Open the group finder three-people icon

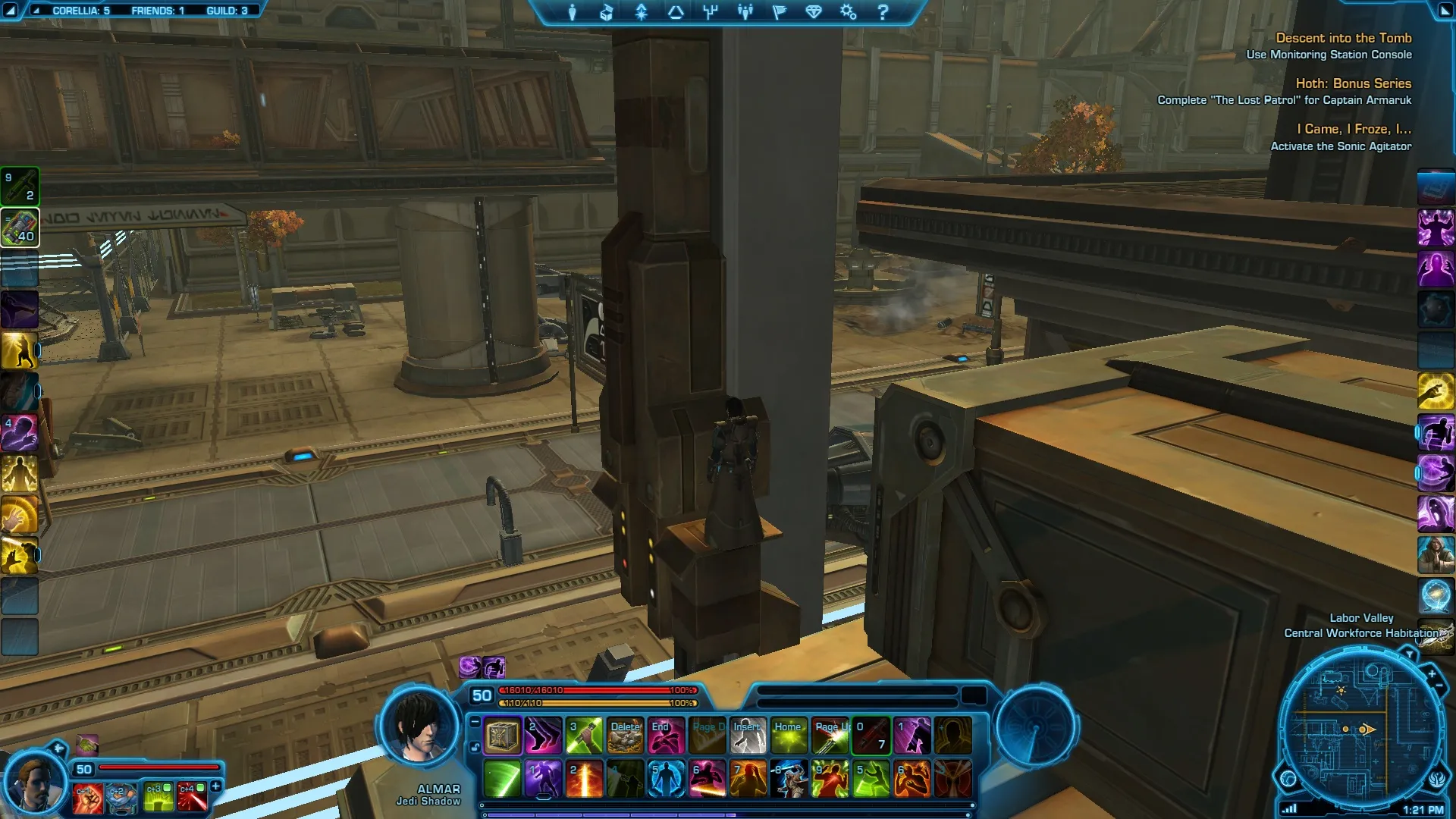pos(745,12)
